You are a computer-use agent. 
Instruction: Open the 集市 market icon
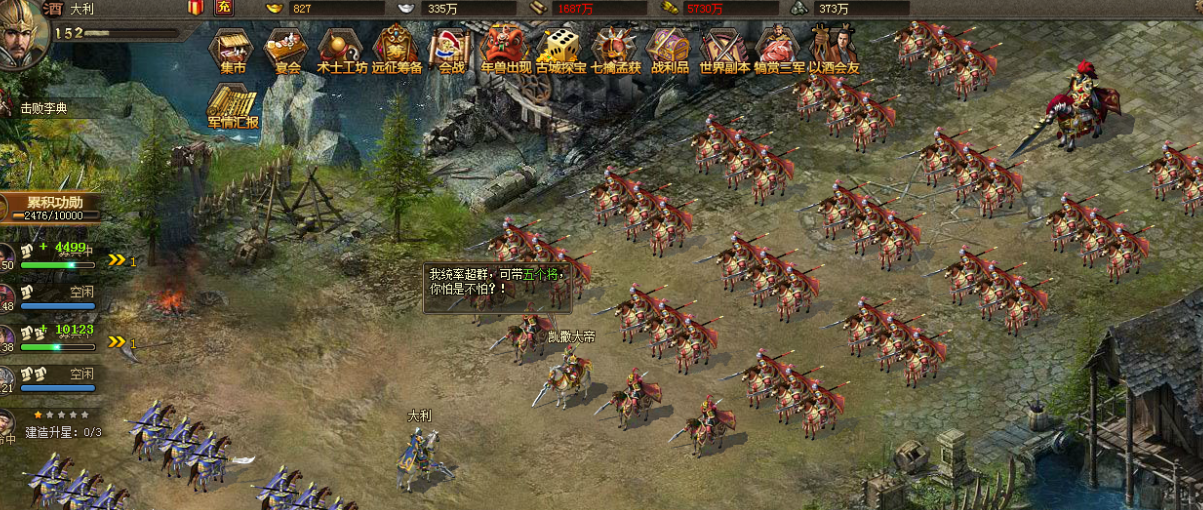pos(232,47)
